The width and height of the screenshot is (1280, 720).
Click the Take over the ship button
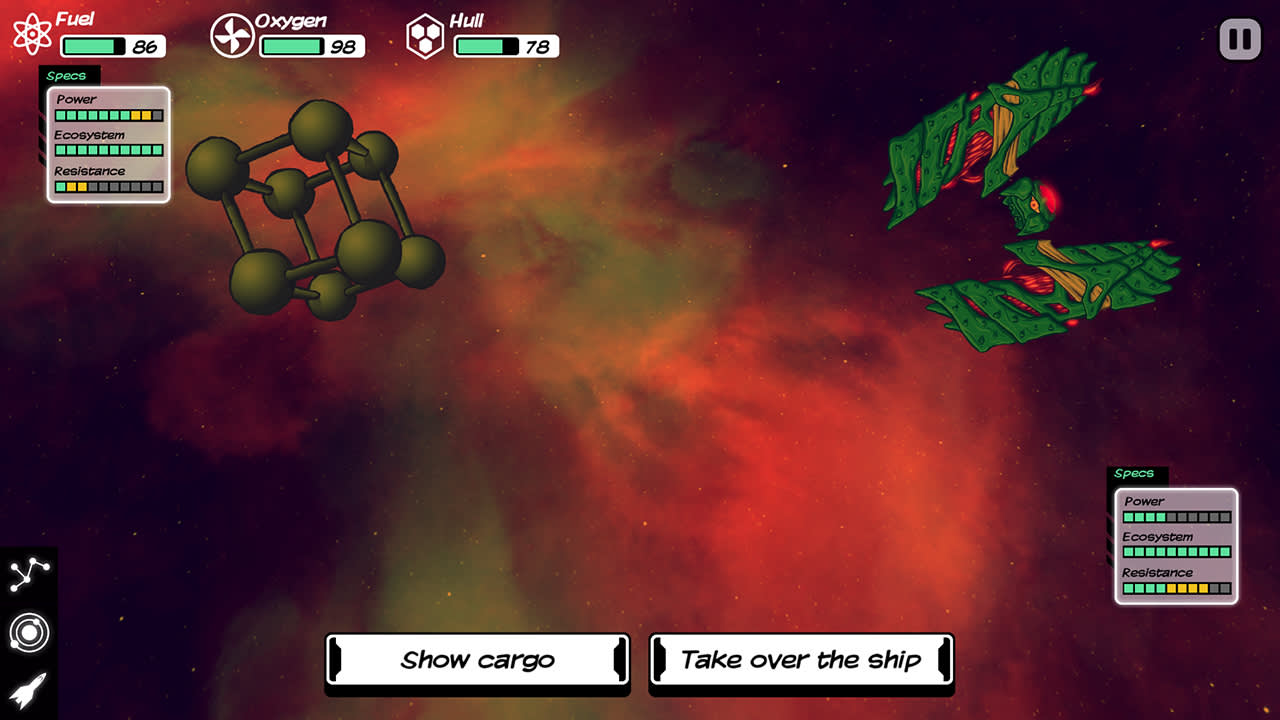[x=802, y=660]
